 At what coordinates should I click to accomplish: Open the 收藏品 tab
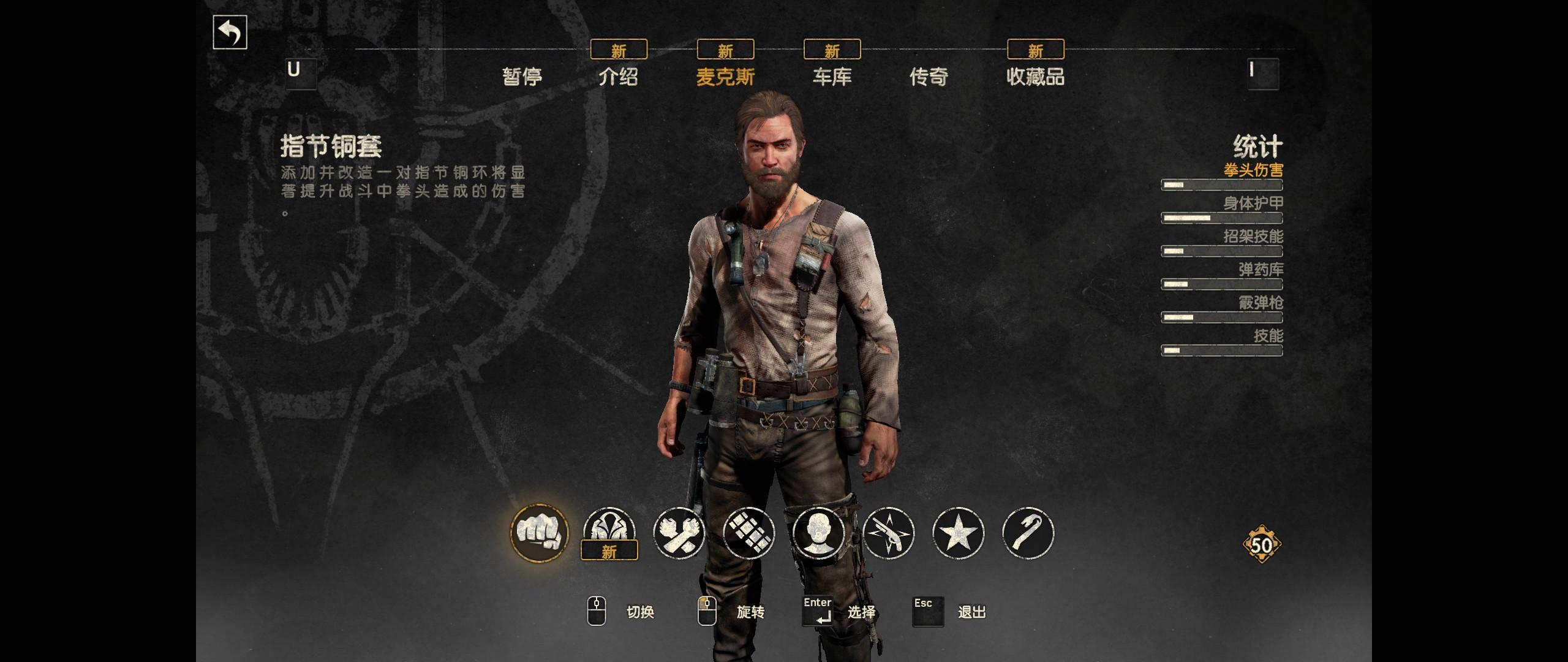click(x=1035, y=77)
